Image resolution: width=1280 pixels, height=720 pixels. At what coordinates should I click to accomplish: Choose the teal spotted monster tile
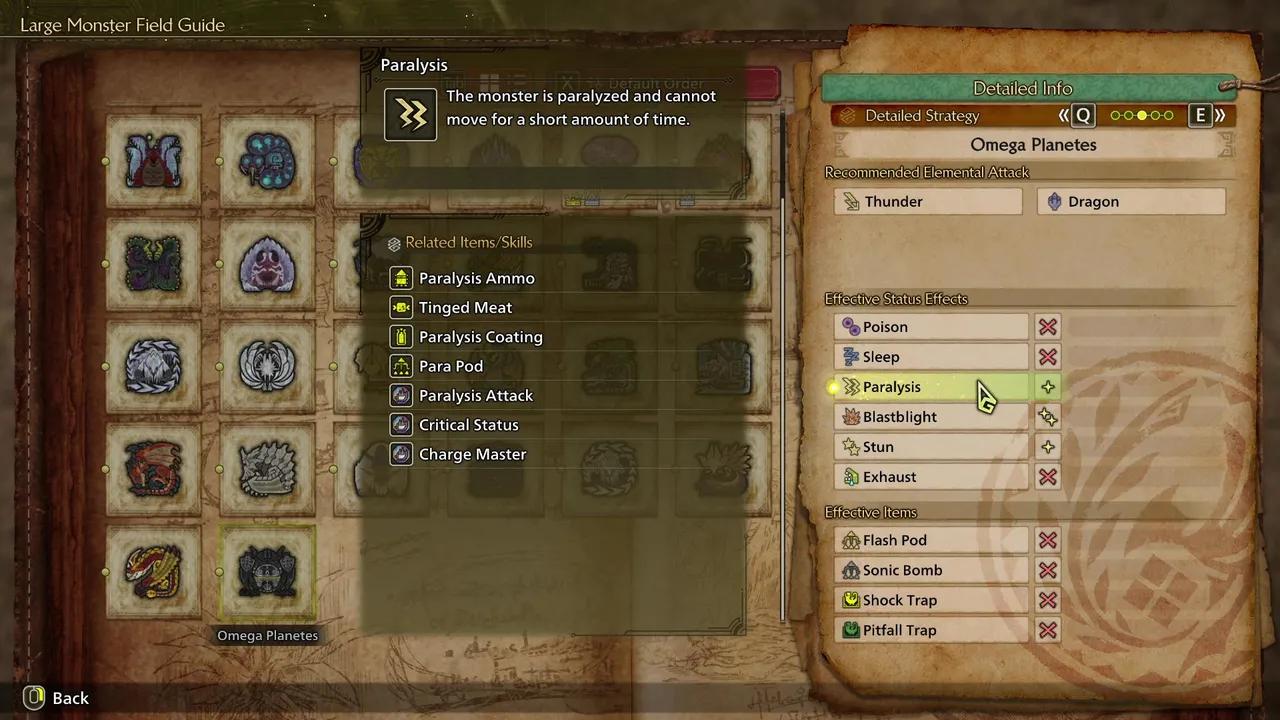[x=267, y=160]
